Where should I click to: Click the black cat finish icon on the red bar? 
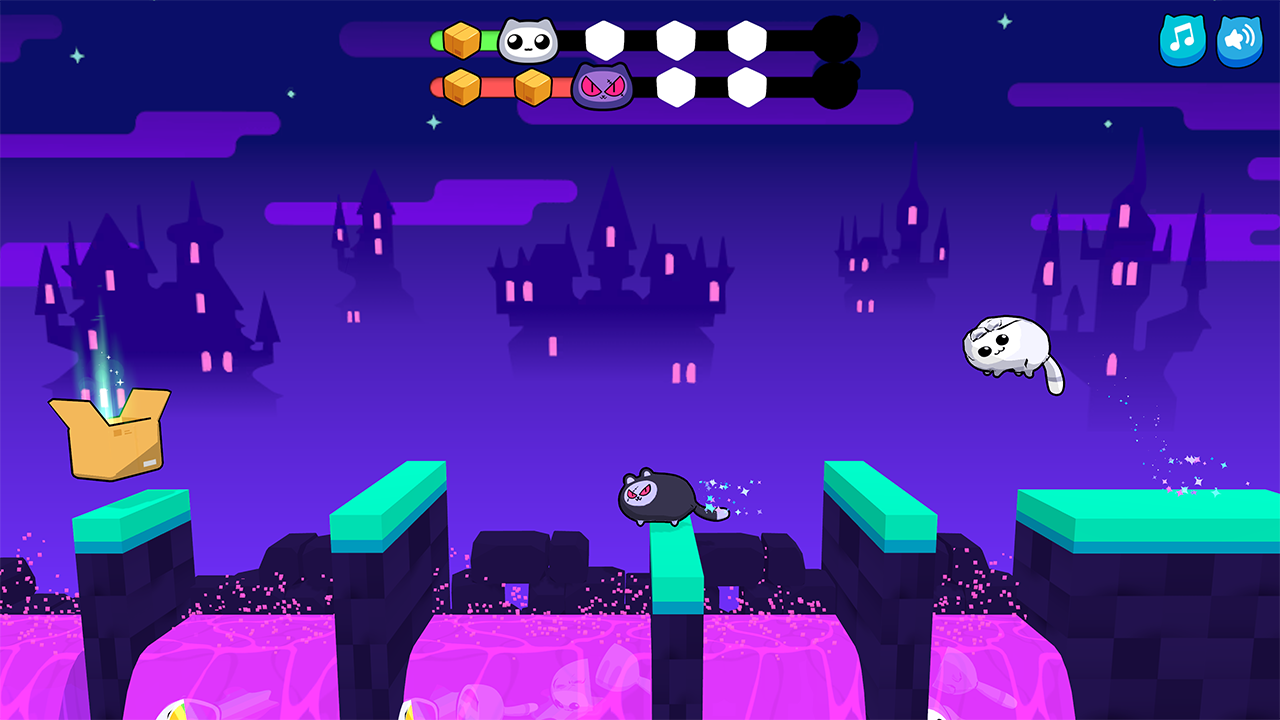point(838,88)
